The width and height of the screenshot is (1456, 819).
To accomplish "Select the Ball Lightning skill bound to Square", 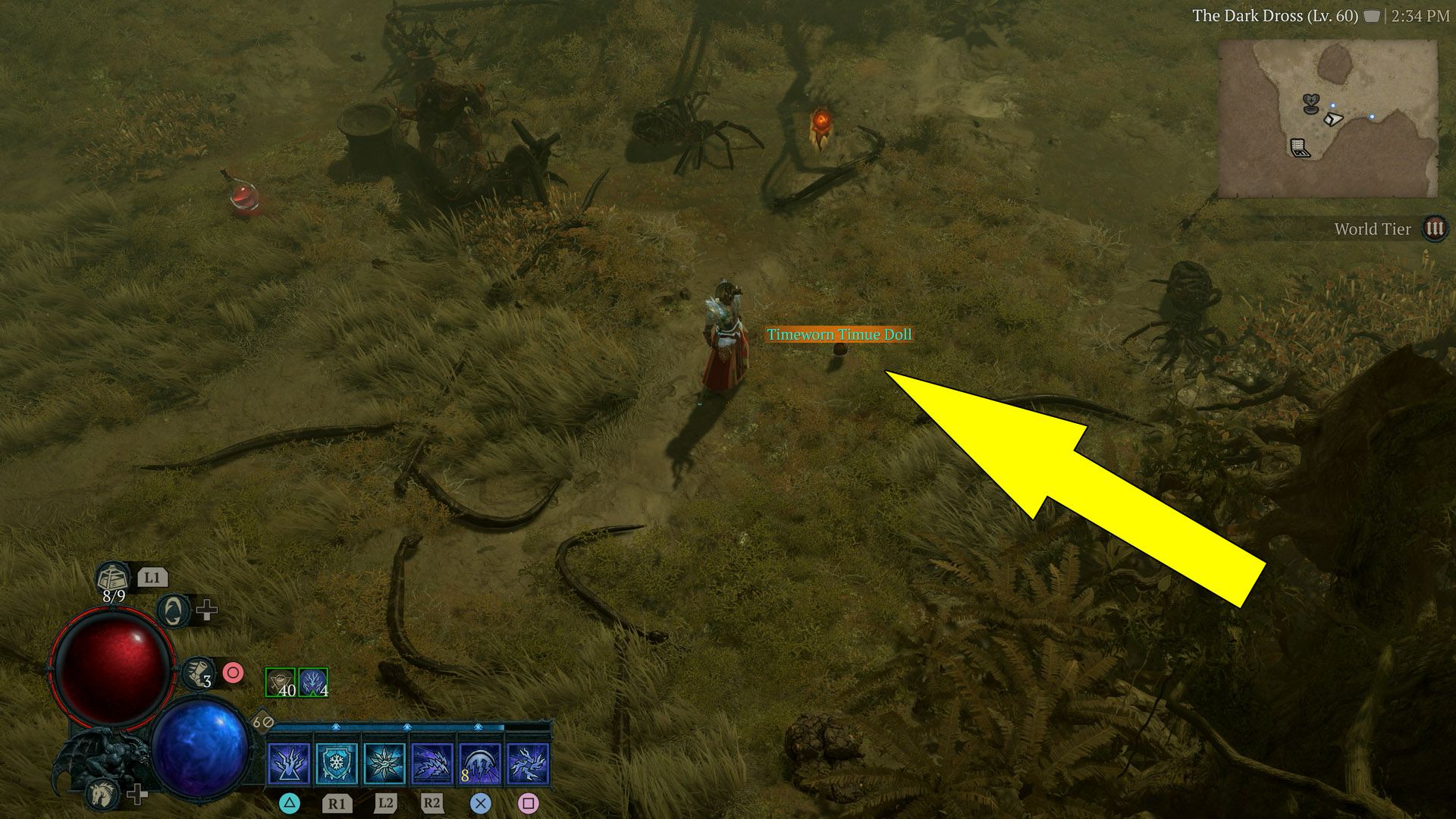I will 529,765.
